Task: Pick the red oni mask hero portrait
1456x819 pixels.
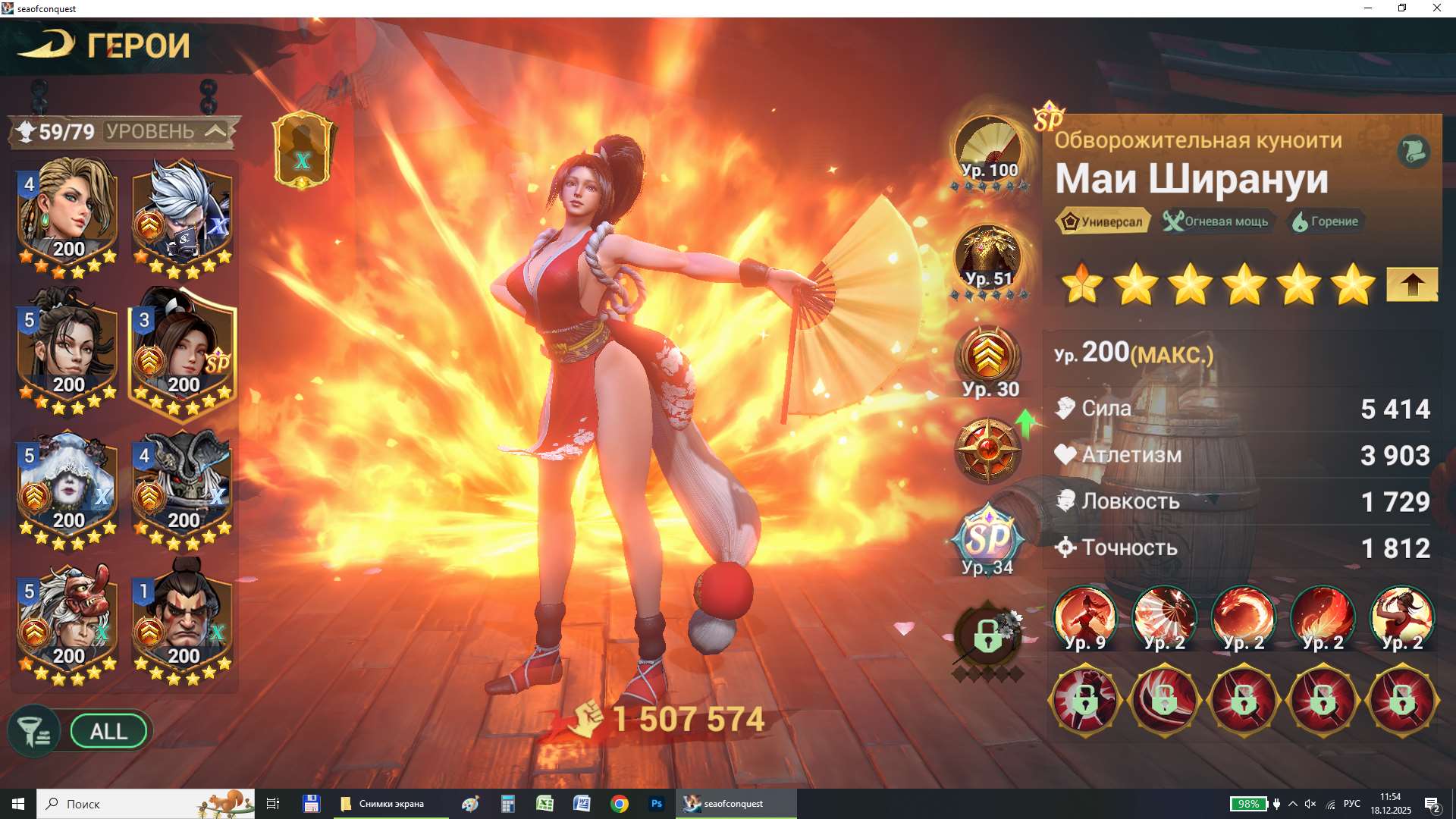Action: (x=68, y=622)
